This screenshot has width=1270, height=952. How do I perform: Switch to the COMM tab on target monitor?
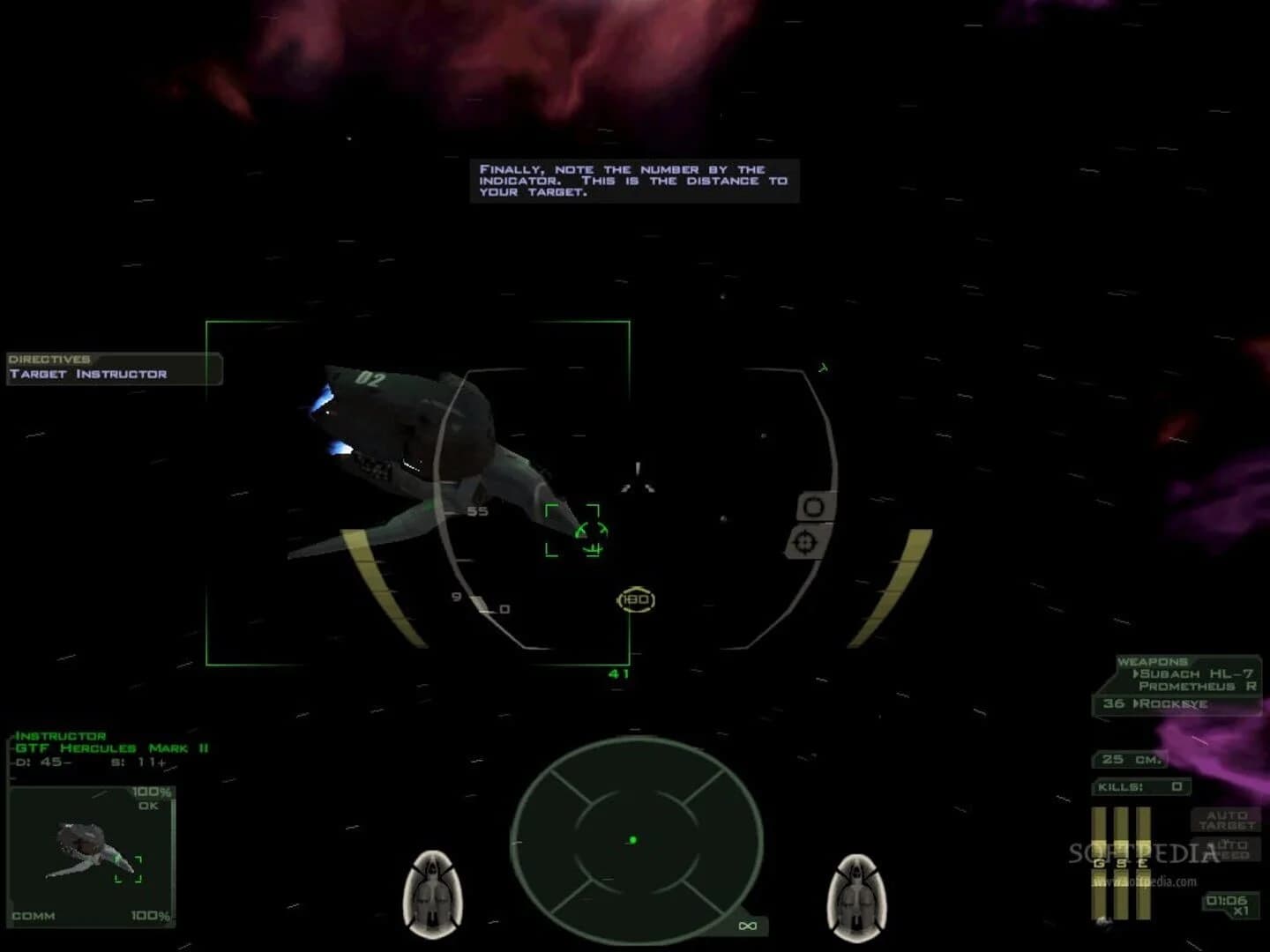tap(32, 917)
